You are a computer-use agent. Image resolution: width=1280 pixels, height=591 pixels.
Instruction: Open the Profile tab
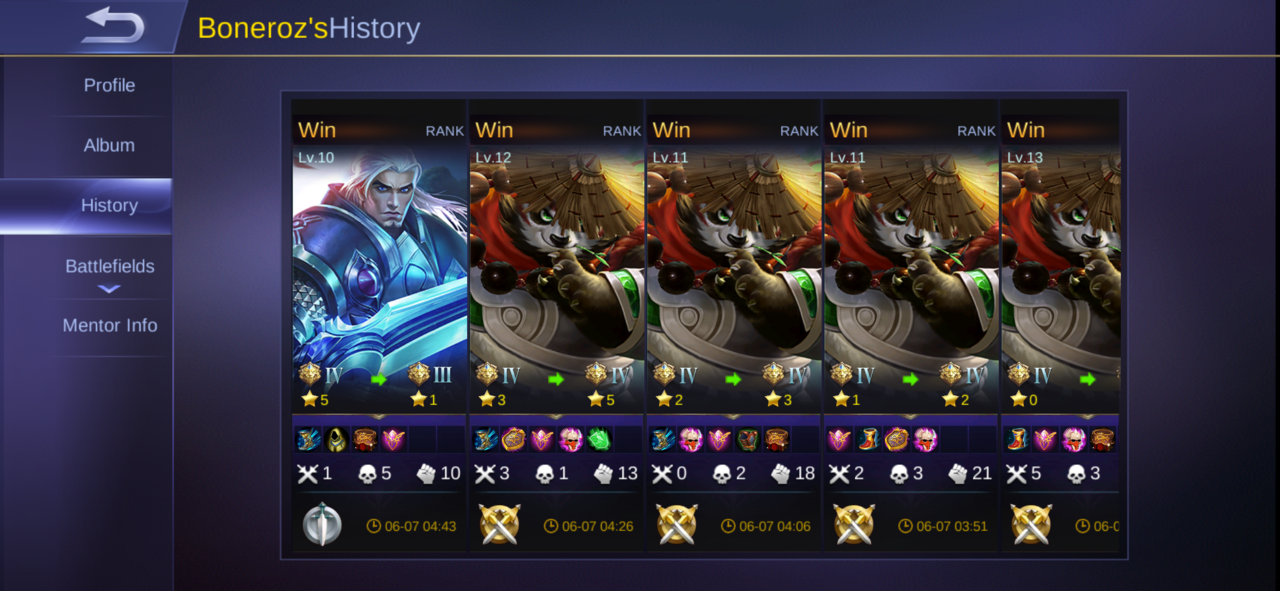(109, 86)
